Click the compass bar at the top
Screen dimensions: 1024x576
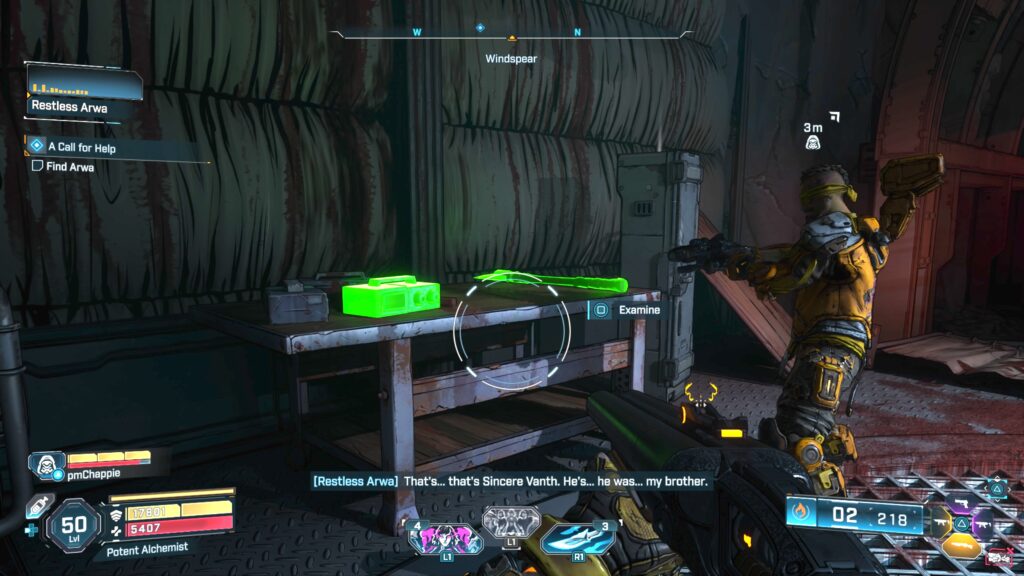click(x=511, y=33)
